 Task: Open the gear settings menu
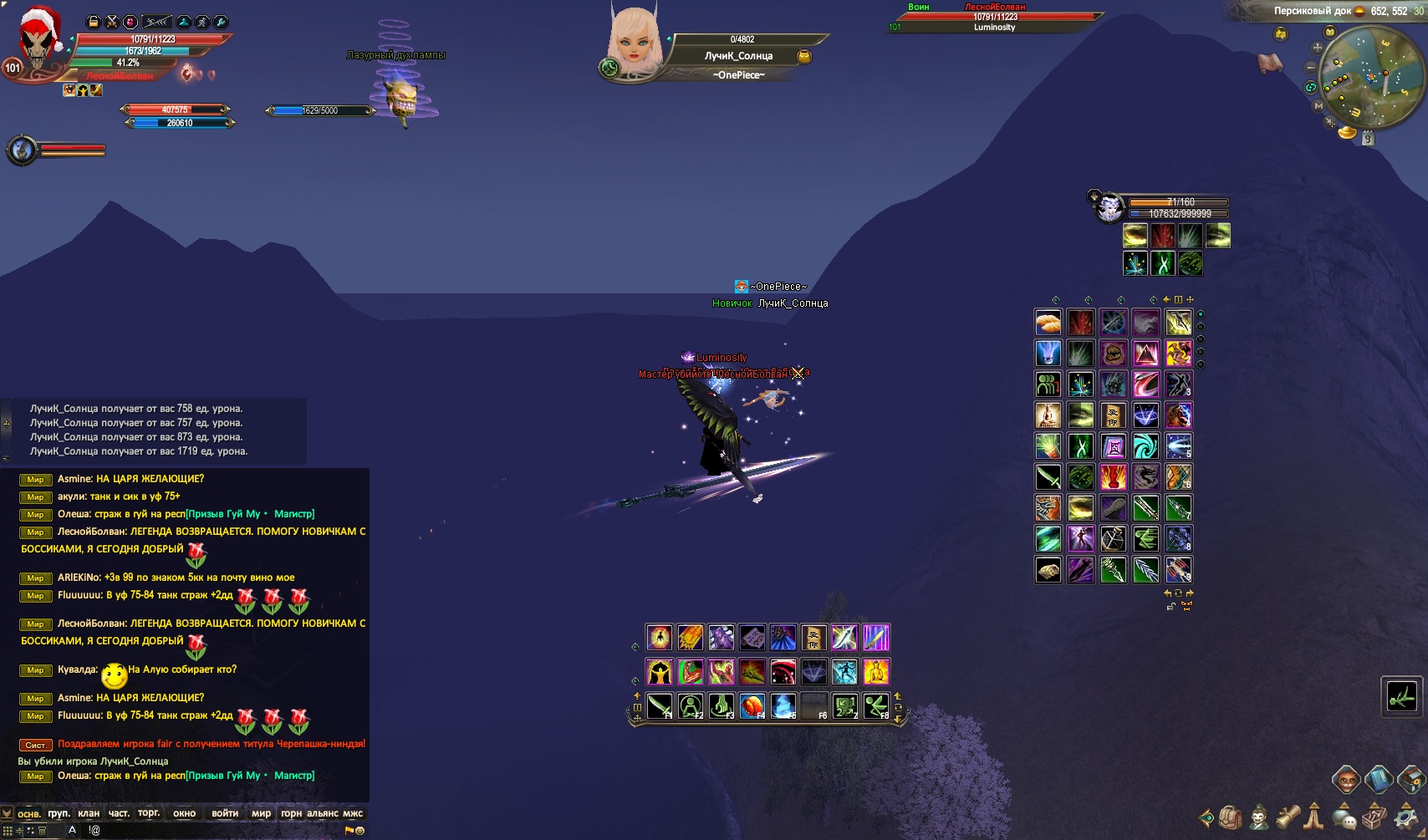click(x=1405, y=817)
